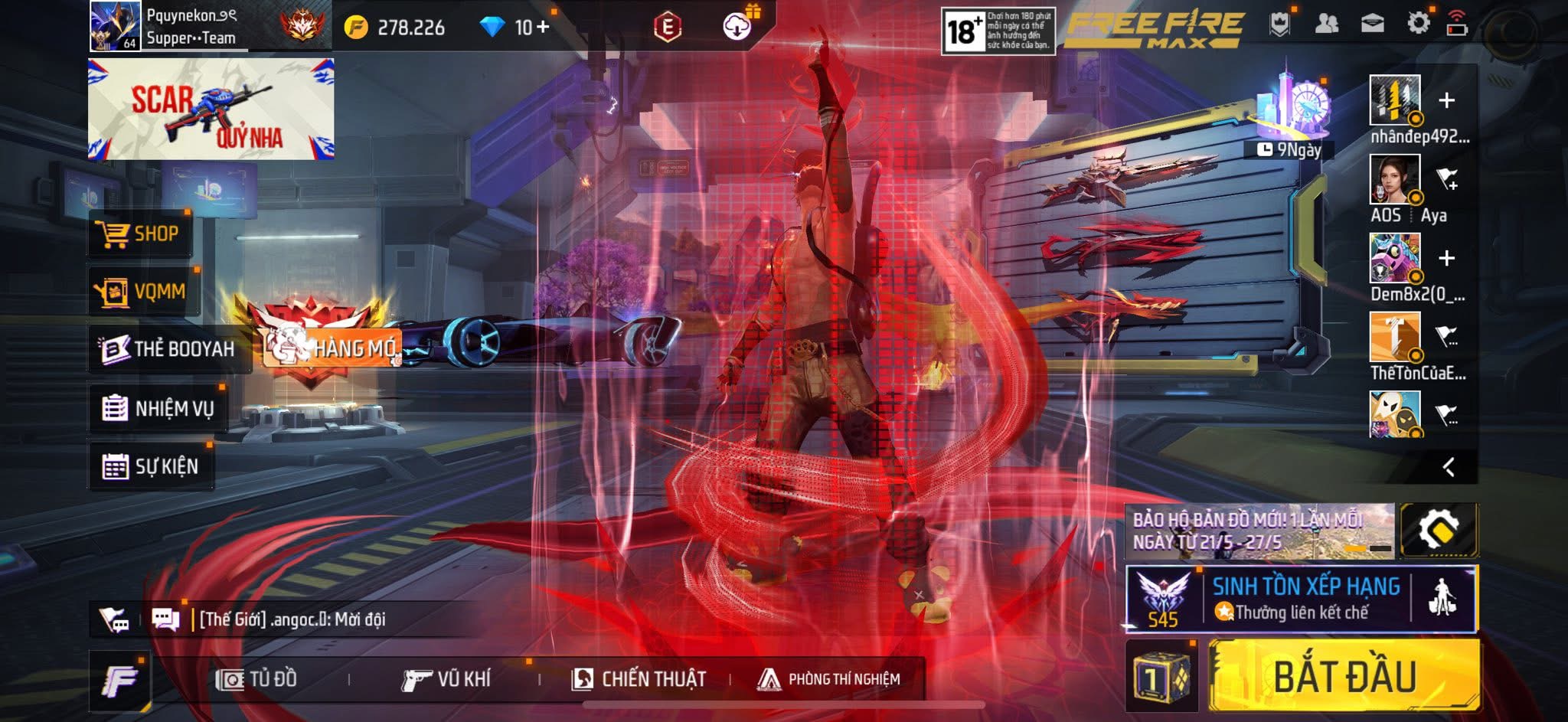
Task: Open the VQMM lucky spin menu
Action: tap(143, 291)
